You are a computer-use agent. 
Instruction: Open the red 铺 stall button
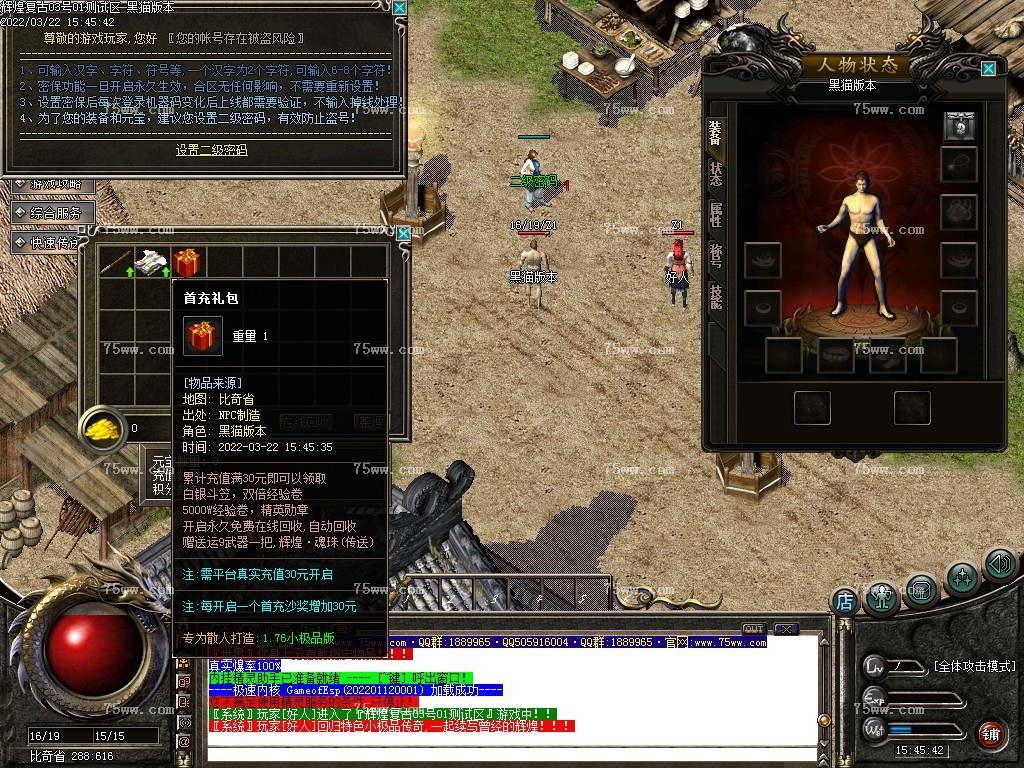click(x=991, y=735)
